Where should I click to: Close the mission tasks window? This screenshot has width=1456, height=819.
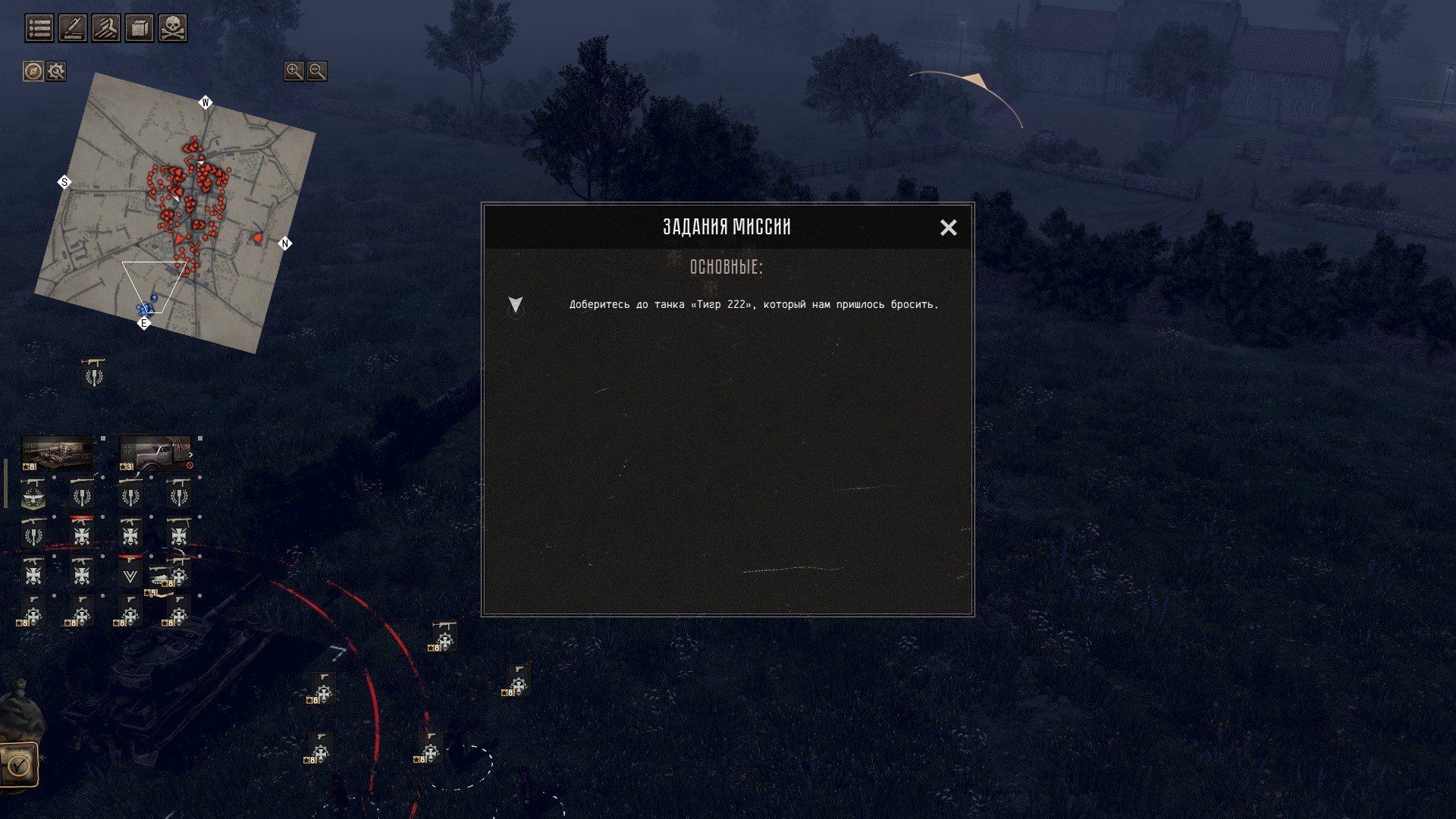948,227
